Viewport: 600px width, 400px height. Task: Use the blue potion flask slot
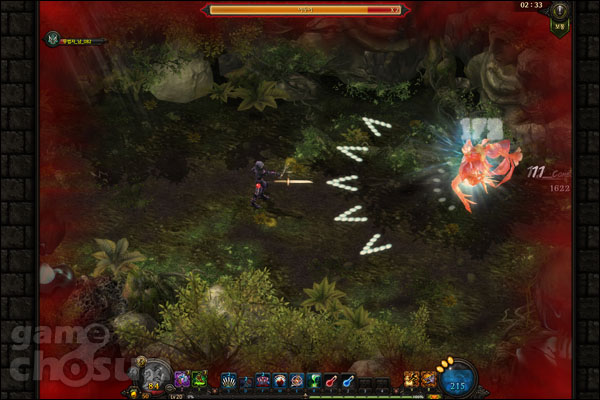[346, 380]
